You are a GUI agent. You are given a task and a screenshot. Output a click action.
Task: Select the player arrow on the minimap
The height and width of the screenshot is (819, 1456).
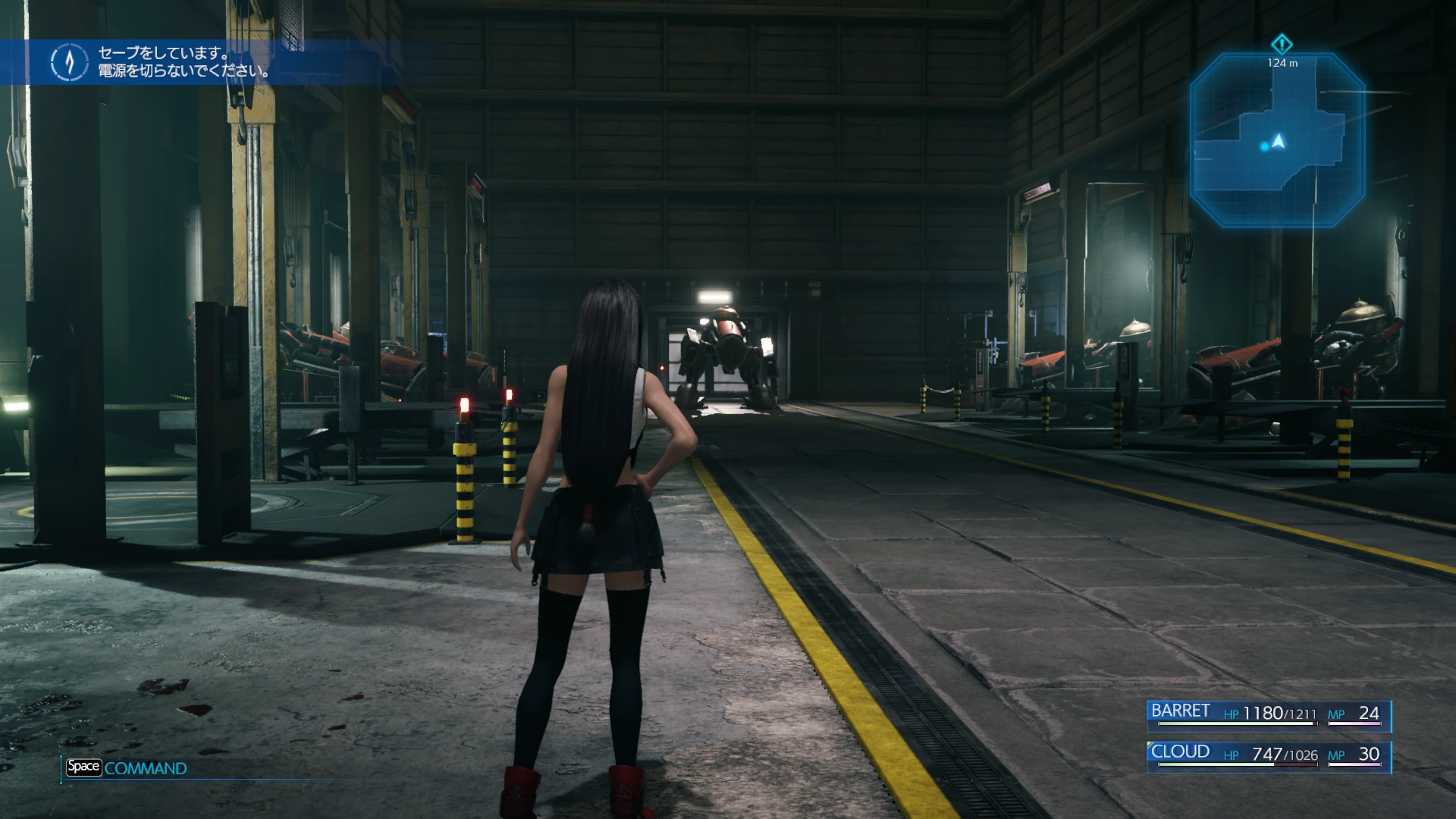click(x=1279, y=143)
